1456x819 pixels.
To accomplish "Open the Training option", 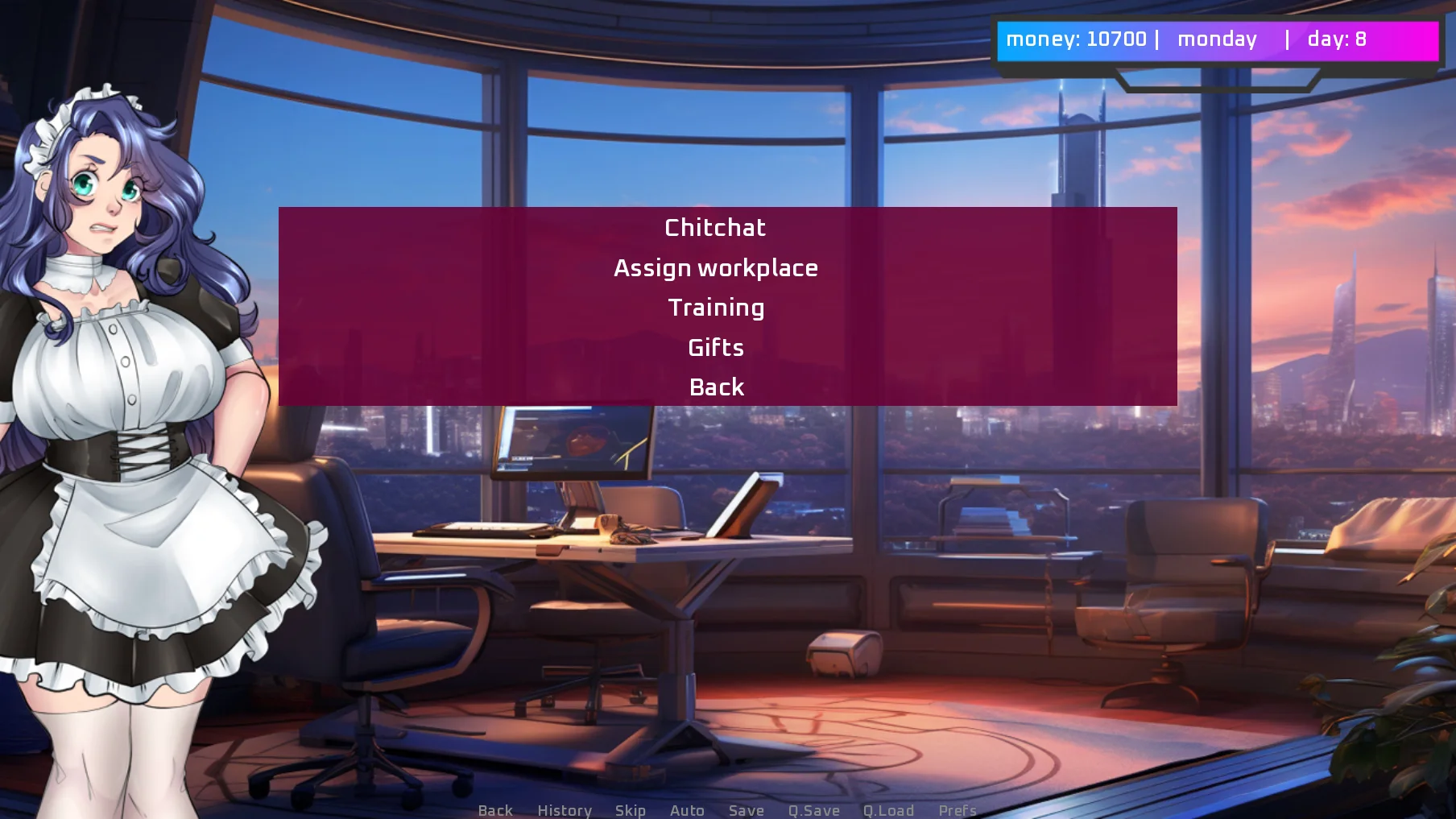I will pos(715,308).
